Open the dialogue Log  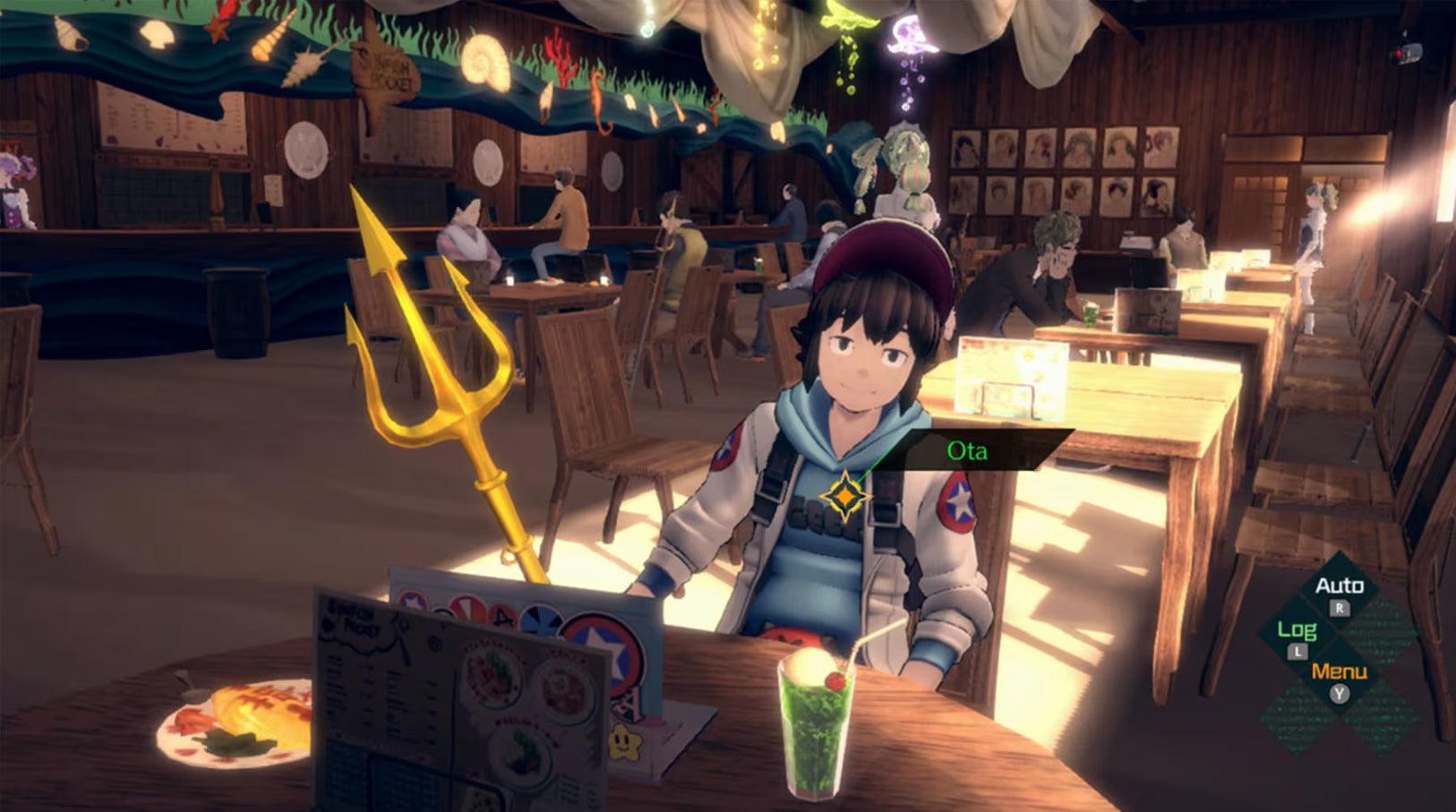pyautogui.click(x=1296, y=632)
